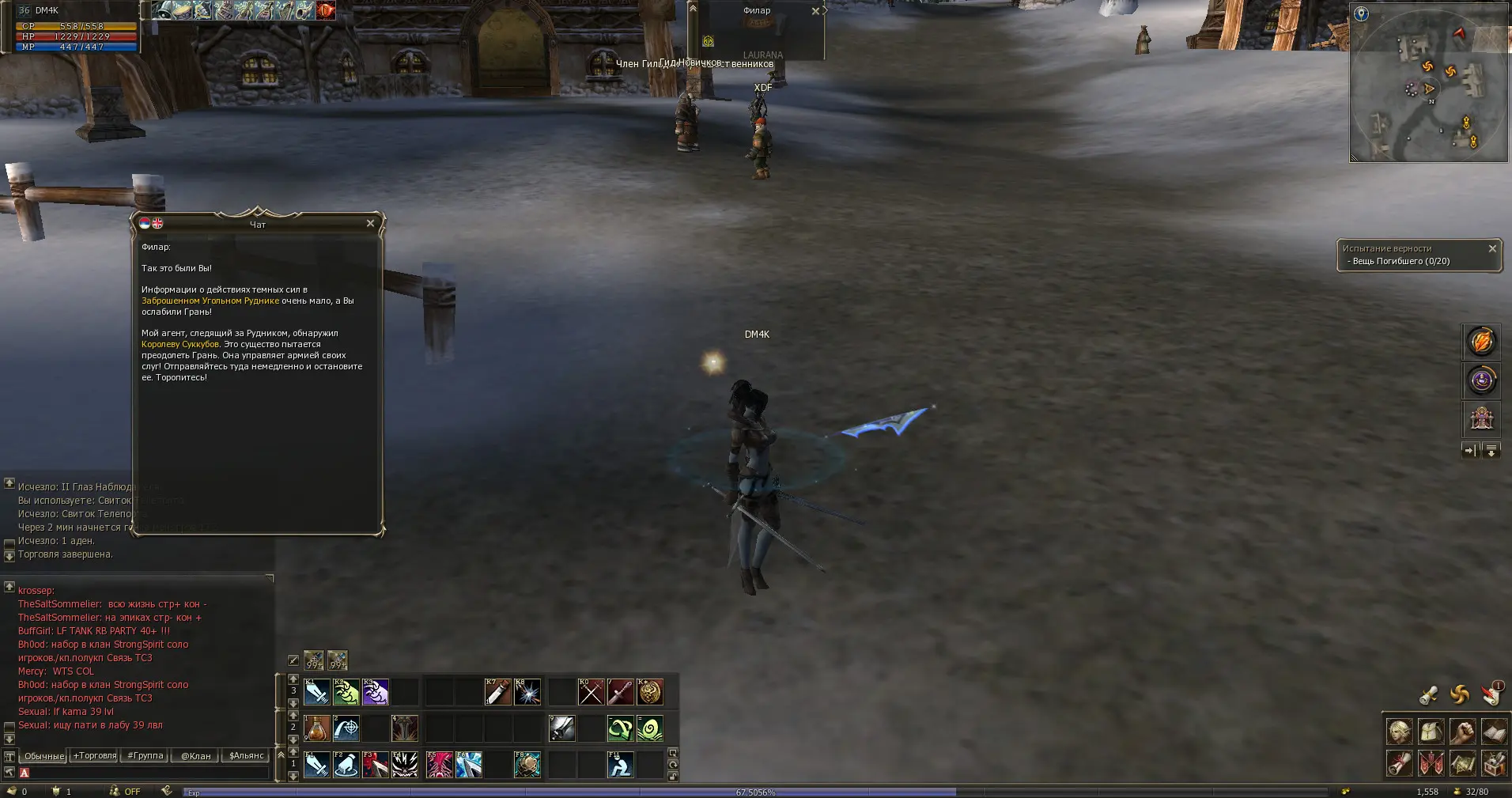Switch to the +Торговля chat tab
Viewport: 1512px width, 798px height.
[95, 756]
